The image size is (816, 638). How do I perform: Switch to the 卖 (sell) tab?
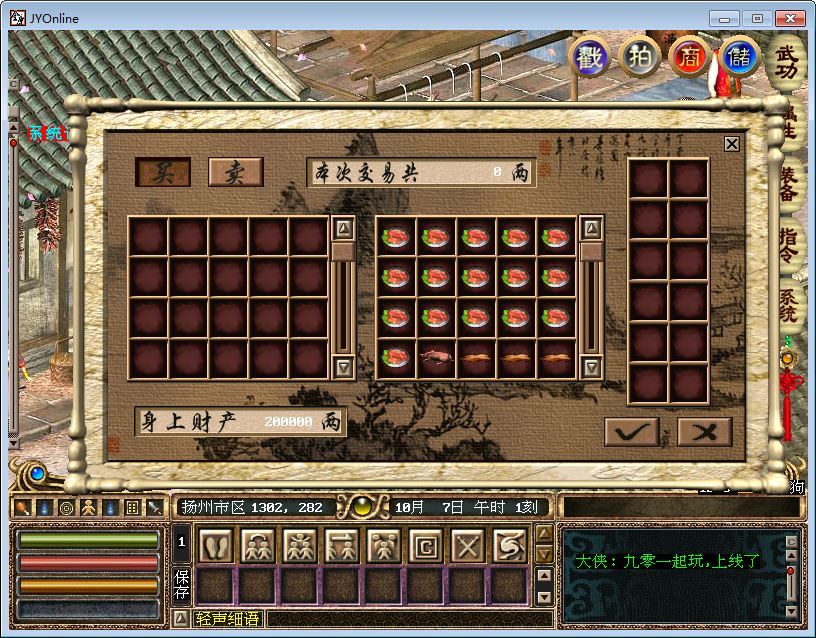[x=235, y=172]
